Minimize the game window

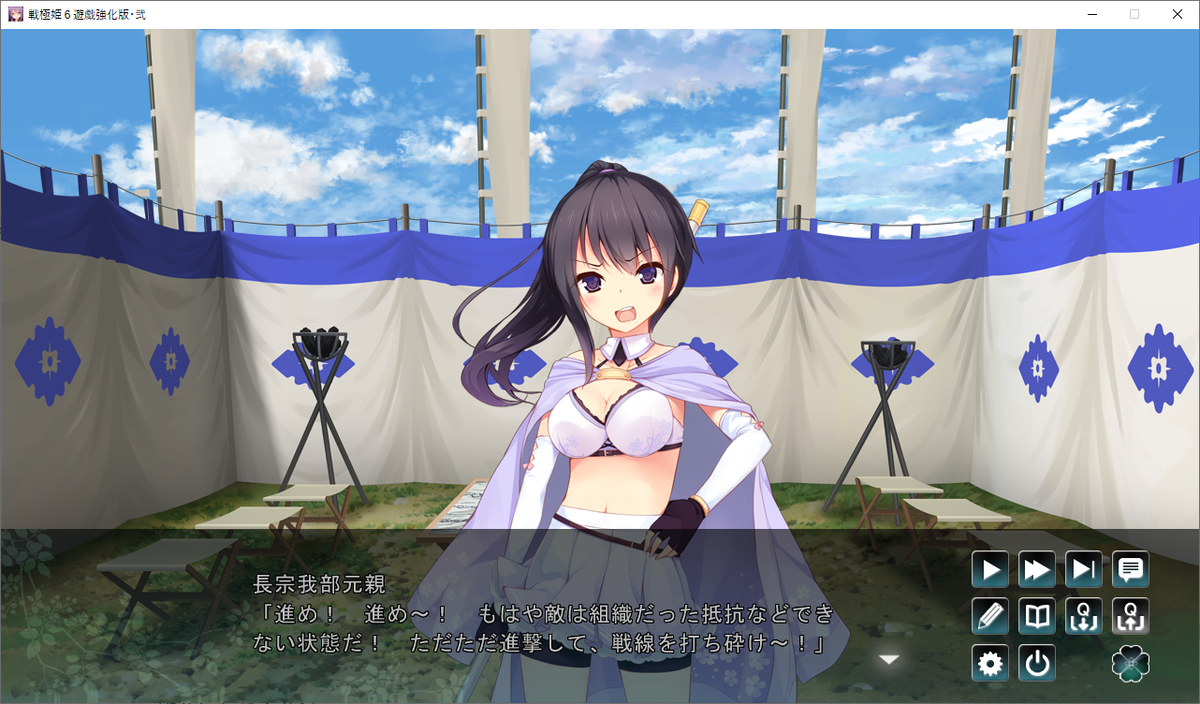click(1091, 14)
